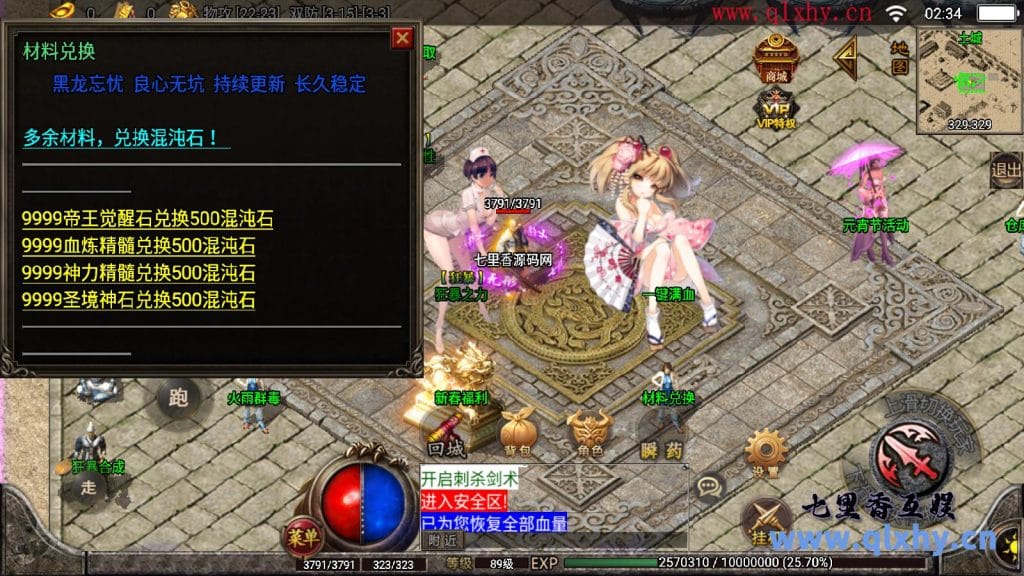Tap the 退出 exit button
This screenshot has height=576, width=1024.
(x=1005, y=171)
